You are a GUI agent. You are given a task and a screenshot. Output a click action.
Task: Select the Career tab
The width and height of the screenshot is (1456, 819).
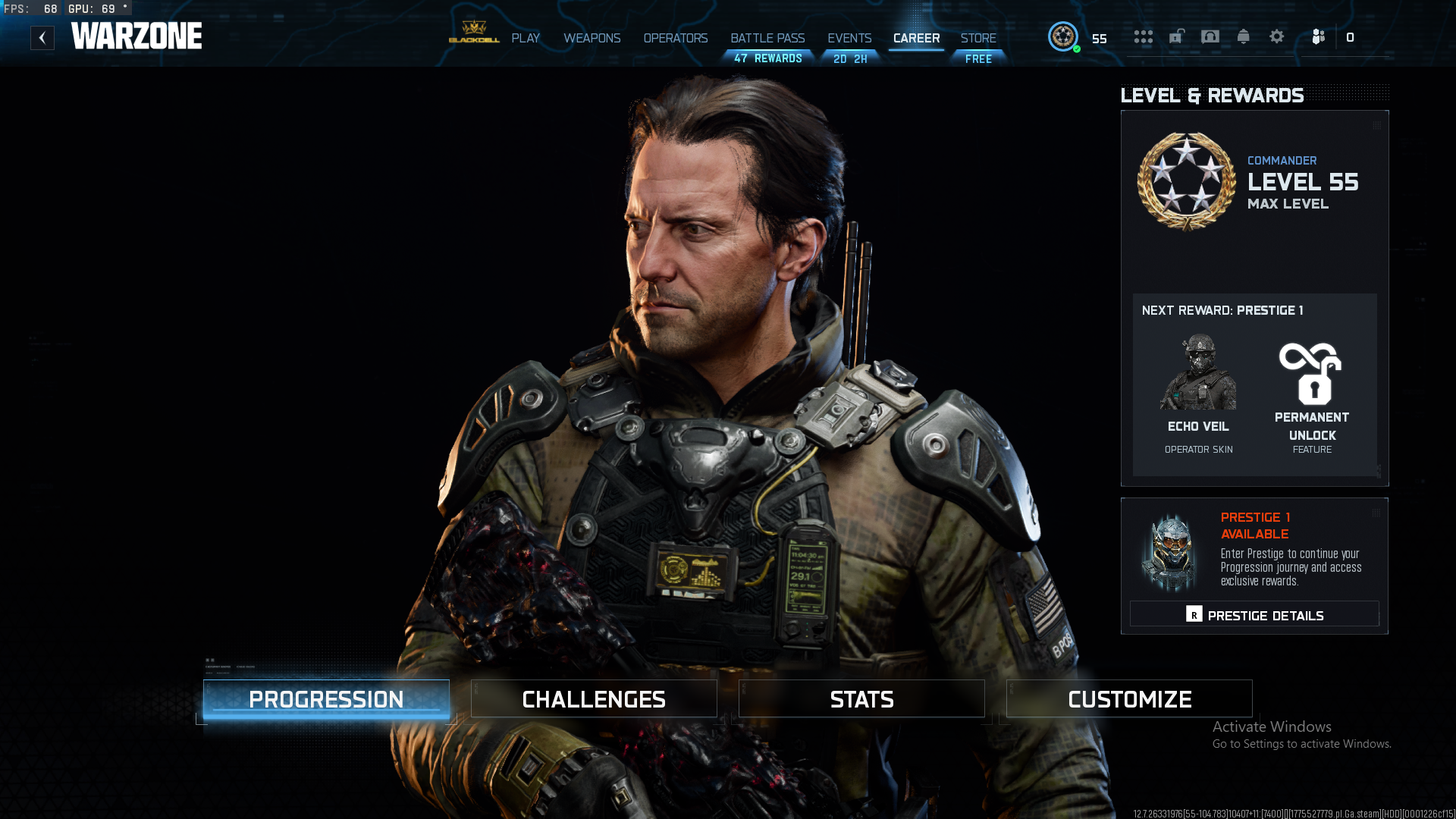pos(916,39)
